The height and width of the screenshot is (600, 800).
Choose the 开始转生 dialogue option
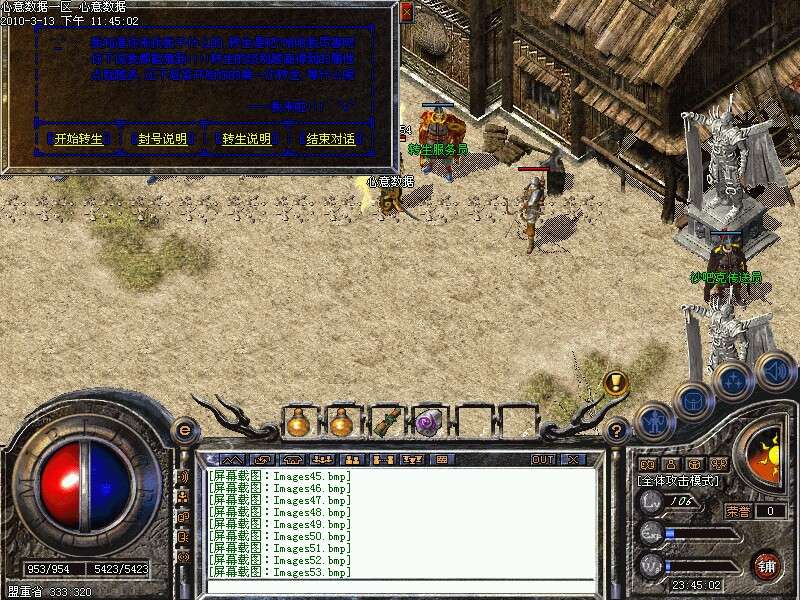click(x=79, y=139)
